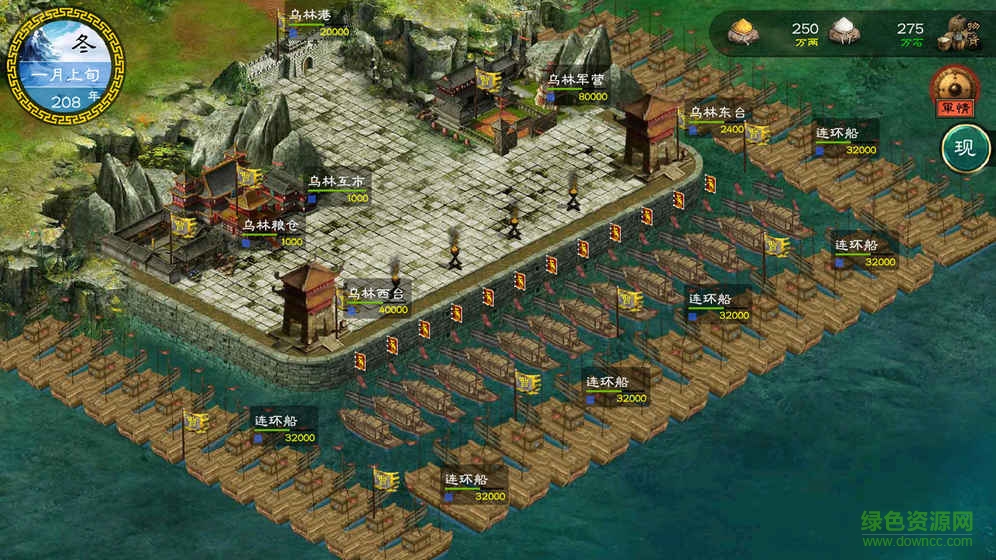Pick the 乌林粮仓 granary label
The width and height of the screenshot is (996, 560).
tap(271, 227)
